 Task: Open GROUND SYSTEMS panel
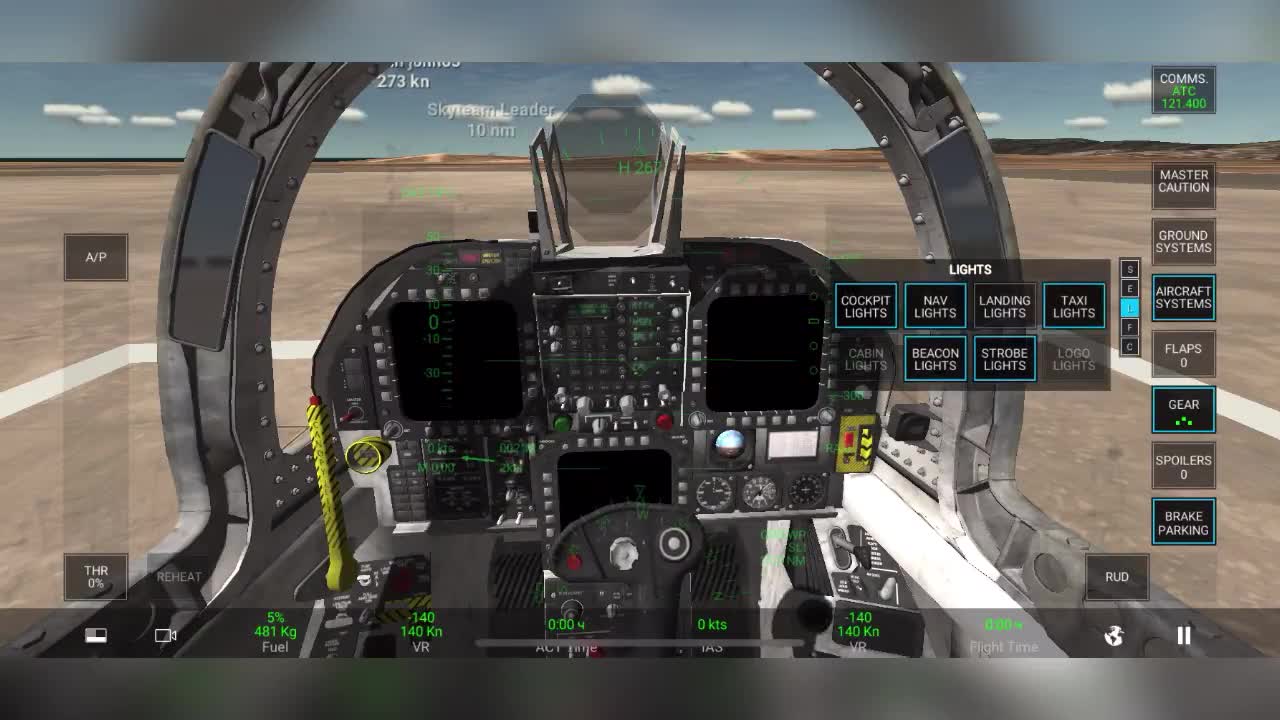tap(1183, 241)
